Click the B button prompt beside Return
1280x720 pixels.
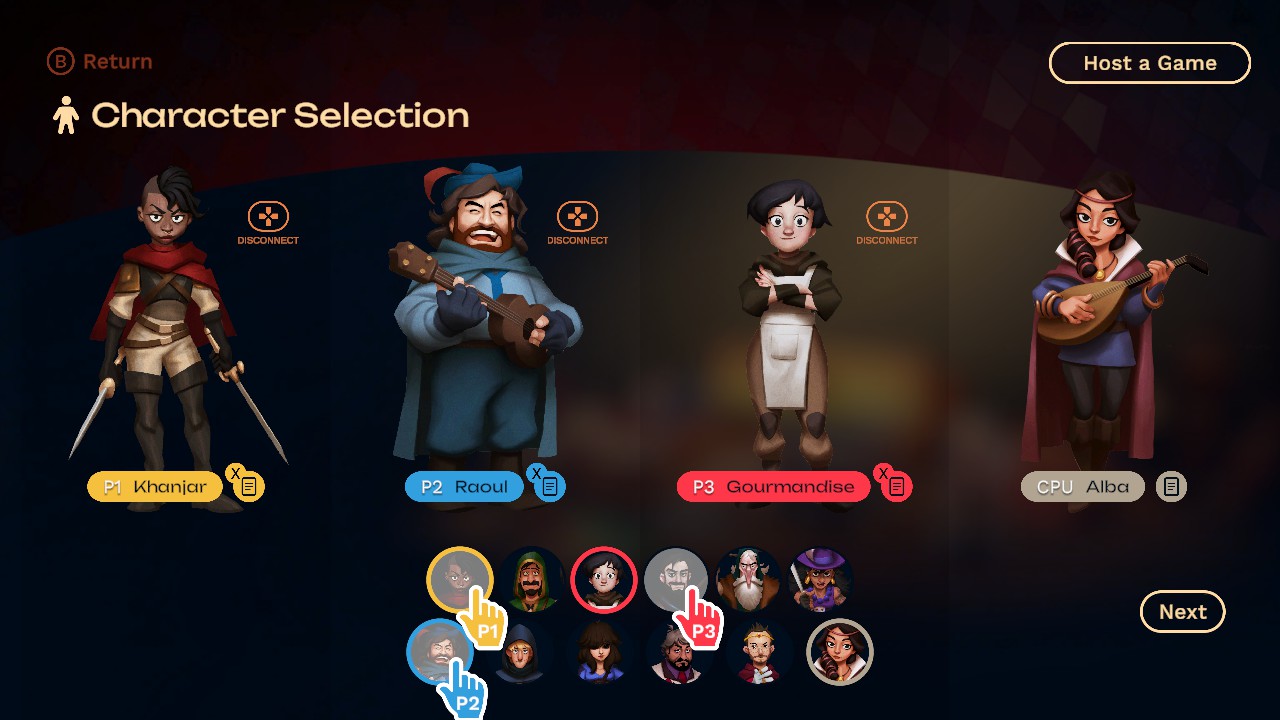click(59, 61)
